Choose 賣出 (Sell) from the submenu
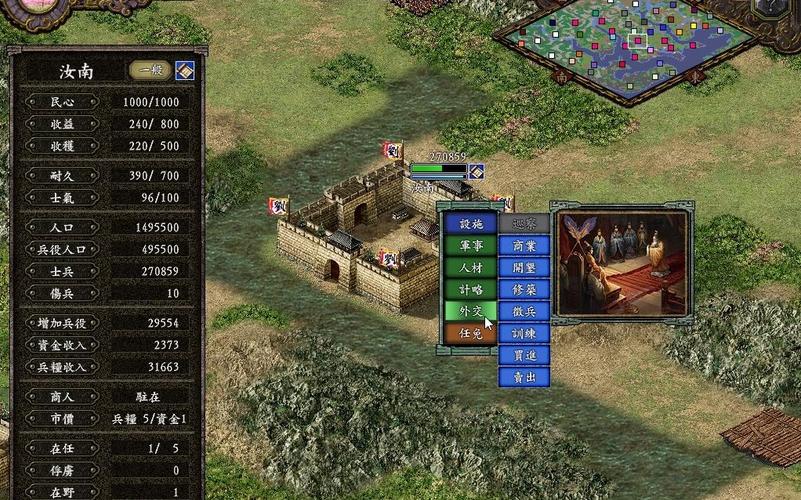 [524, 377]
